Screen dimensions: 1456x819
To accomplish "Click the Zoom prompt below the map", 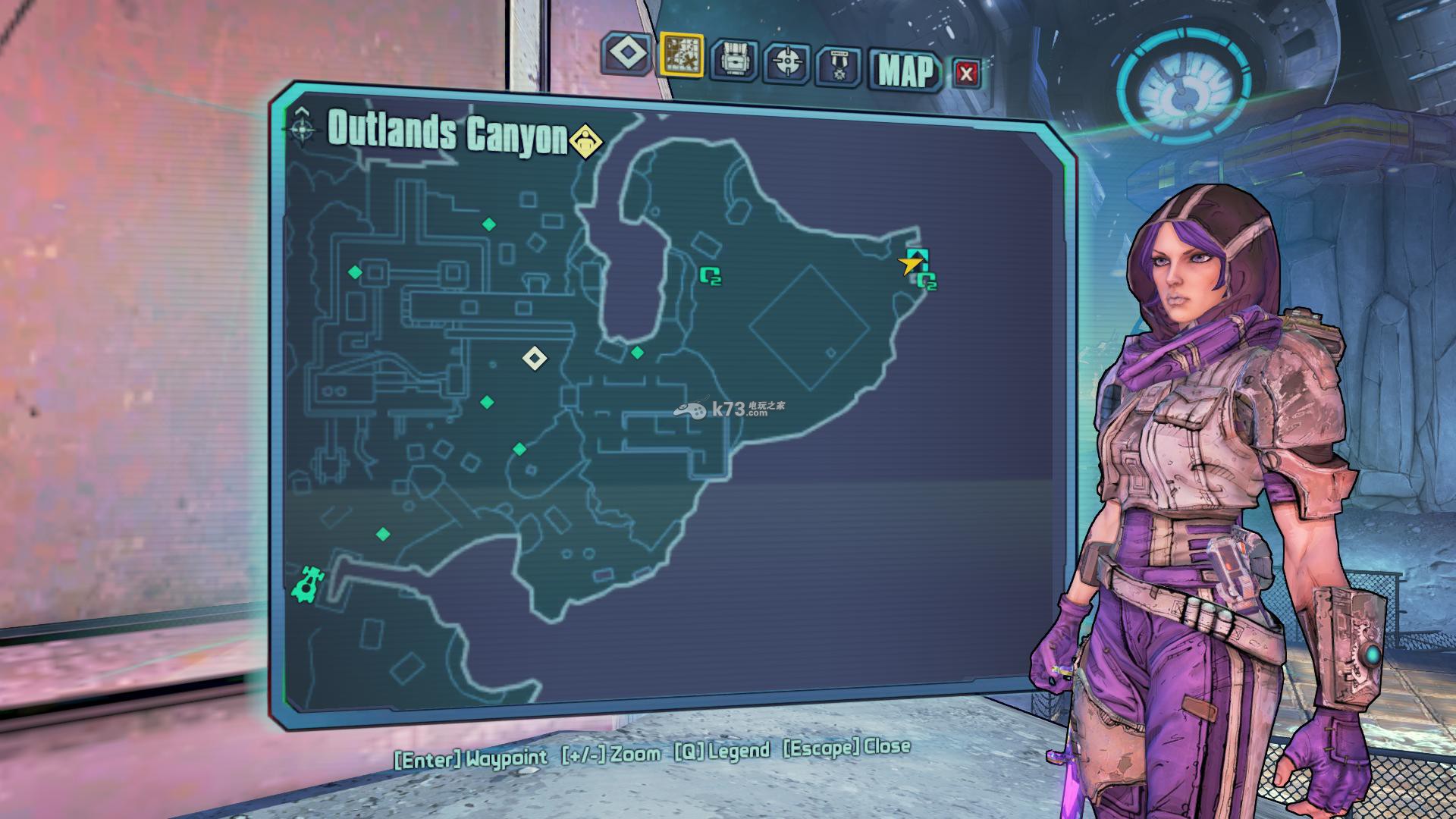I will tap(611, 754).
